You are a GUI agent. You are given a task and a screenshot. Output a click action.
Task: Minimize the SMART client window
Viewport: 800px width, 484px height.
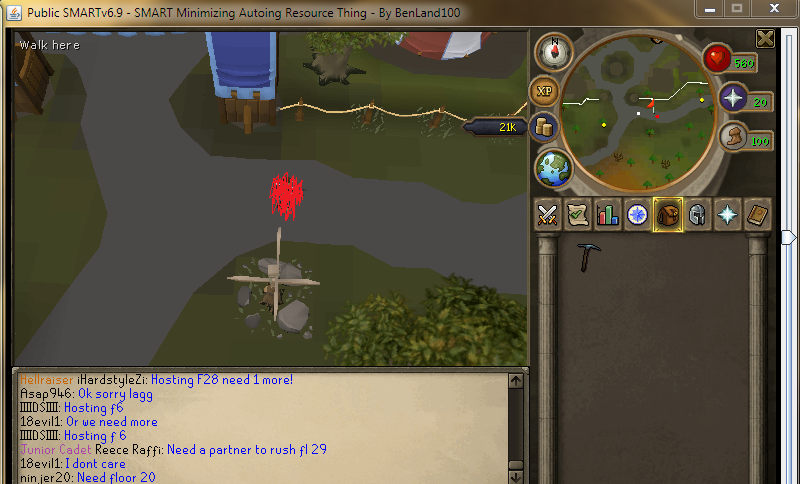pos(708,8)
